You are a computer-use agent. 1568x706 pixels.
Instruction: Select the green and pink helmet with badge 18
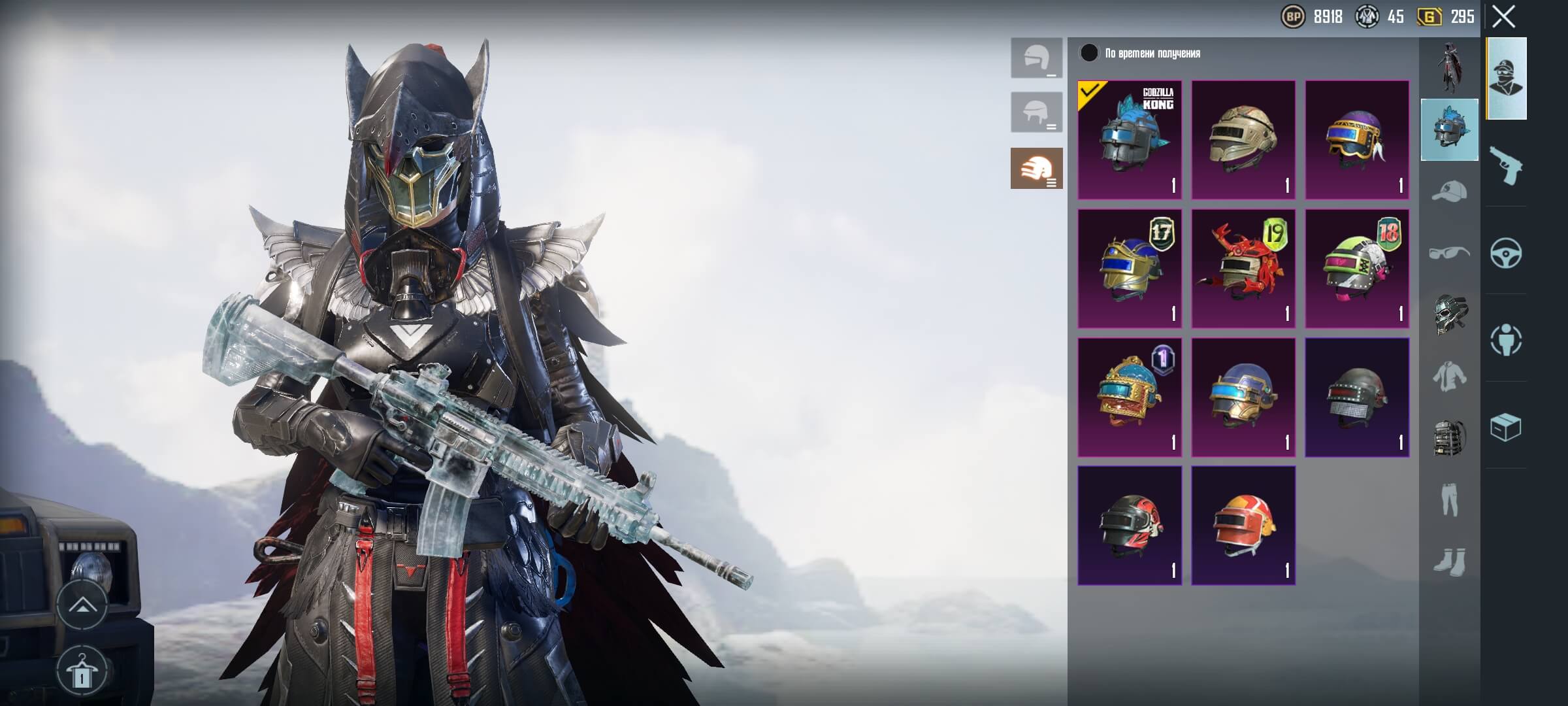click(1357, 269)
